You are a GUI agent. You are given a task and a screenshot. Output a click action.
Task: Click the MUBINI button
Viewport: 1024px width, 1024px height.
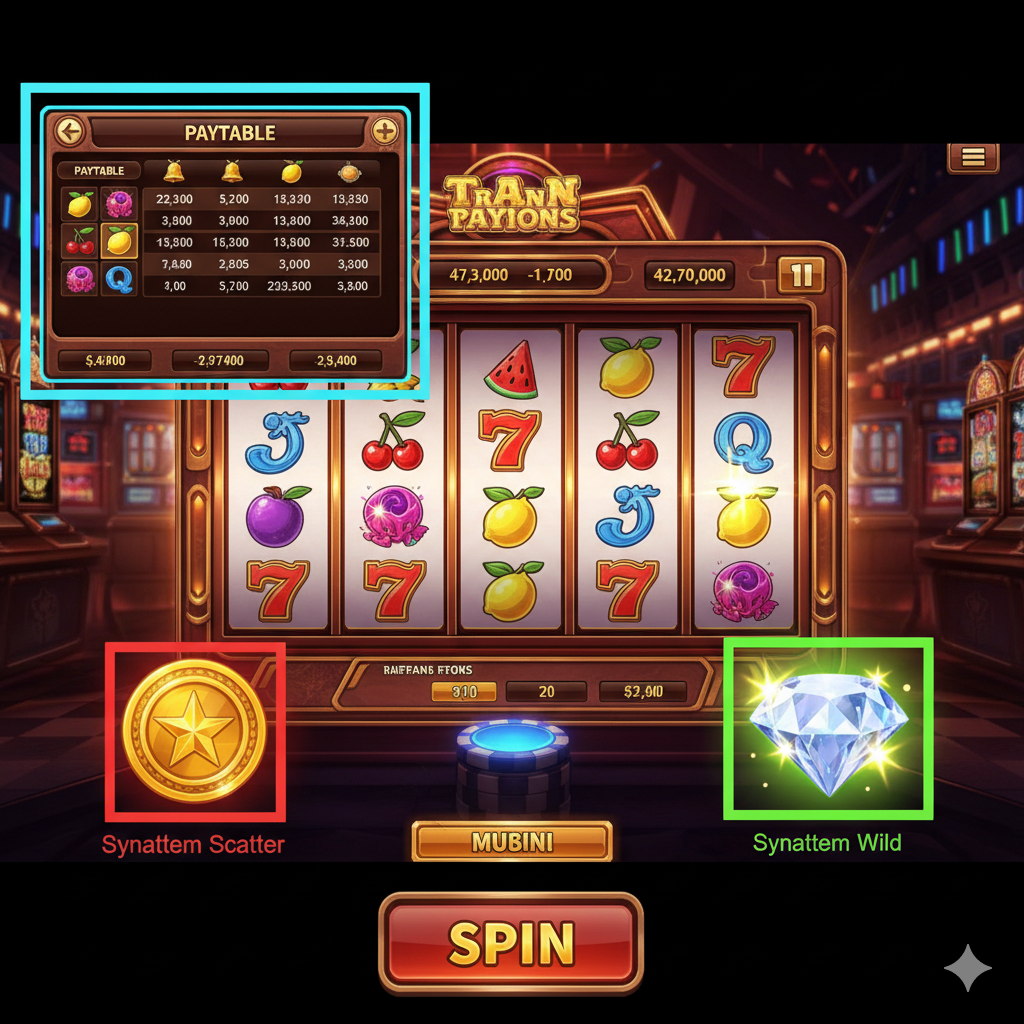point(512,842)
